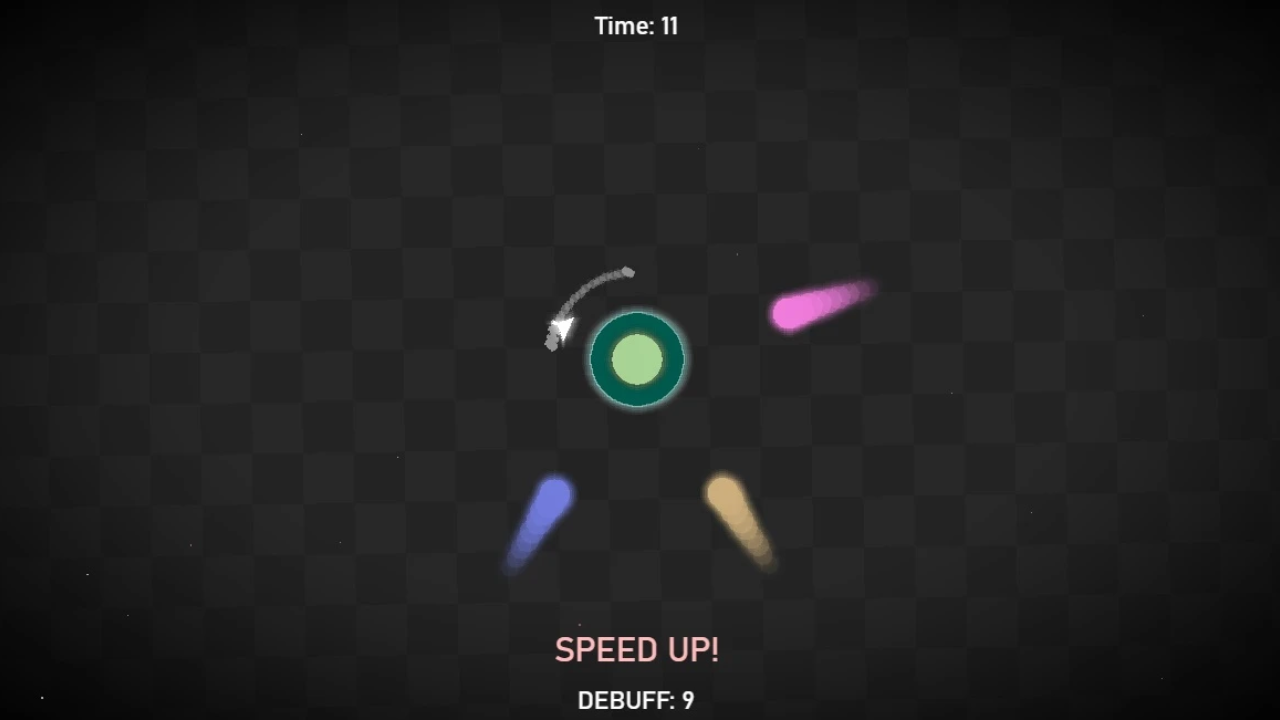Click the number 11 in the timer
Screen dimensions: 1280x720
point(669,26)
